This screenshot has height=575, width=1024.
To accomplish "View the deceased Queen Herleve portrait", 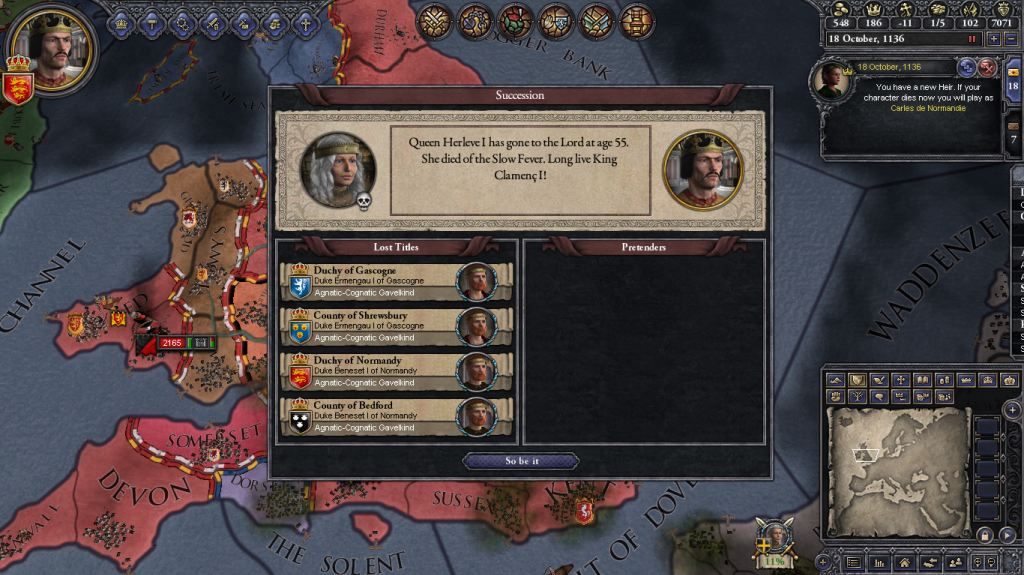I will [x=339, y=169].
